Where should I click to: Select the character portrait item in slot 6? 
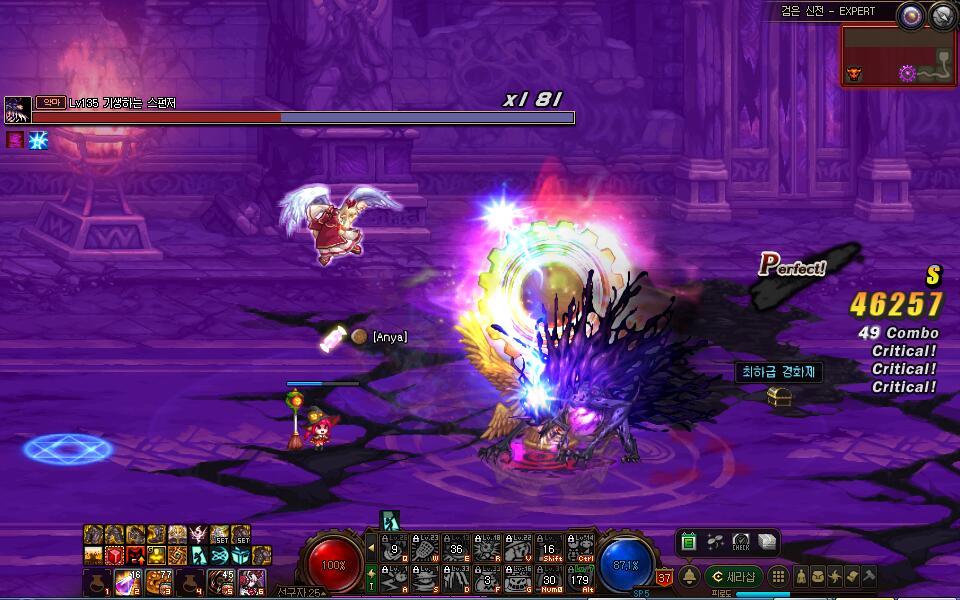(251, 580)
